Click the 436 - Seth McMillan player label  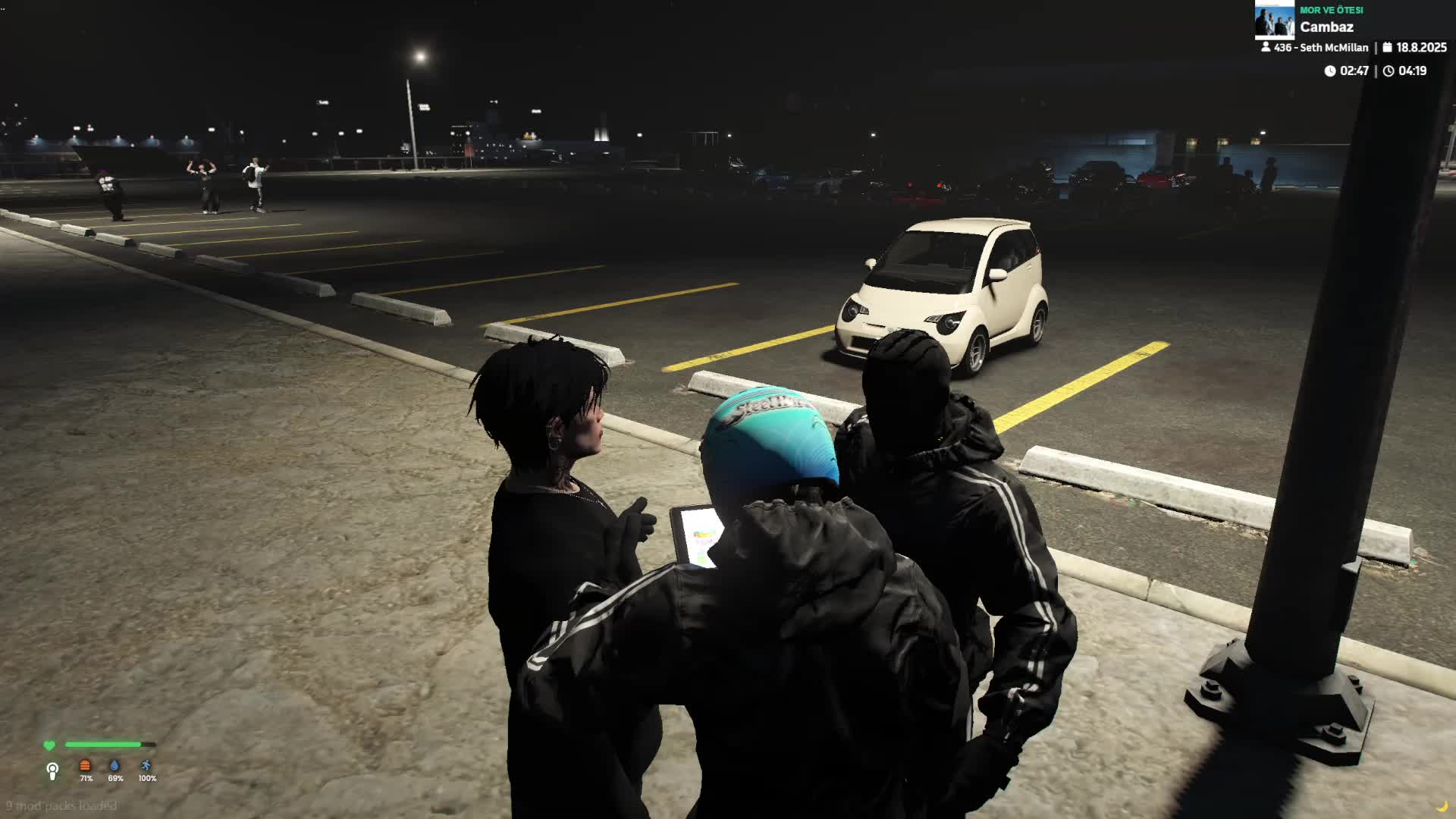click(x=1320, y=48)
